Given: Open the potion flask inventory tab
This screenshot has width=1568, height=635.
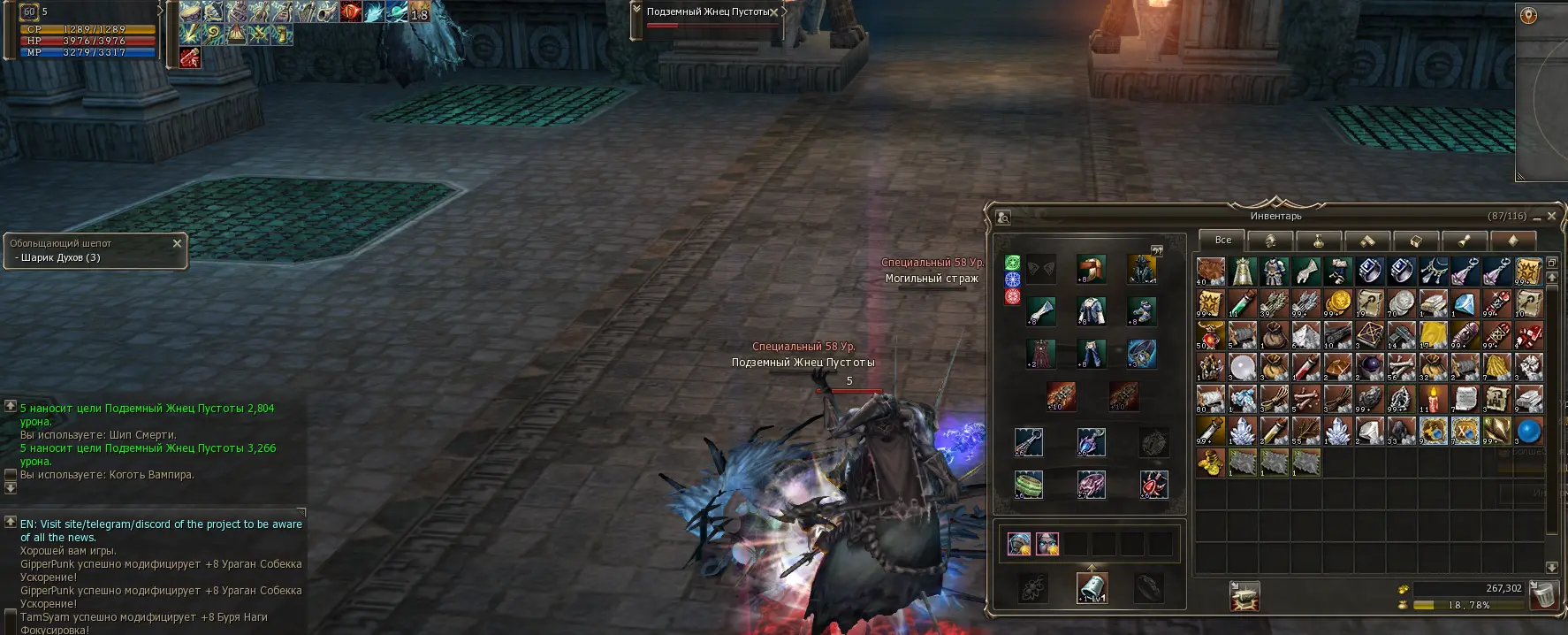Looking at the screenshot, I should pos(1319,241).
